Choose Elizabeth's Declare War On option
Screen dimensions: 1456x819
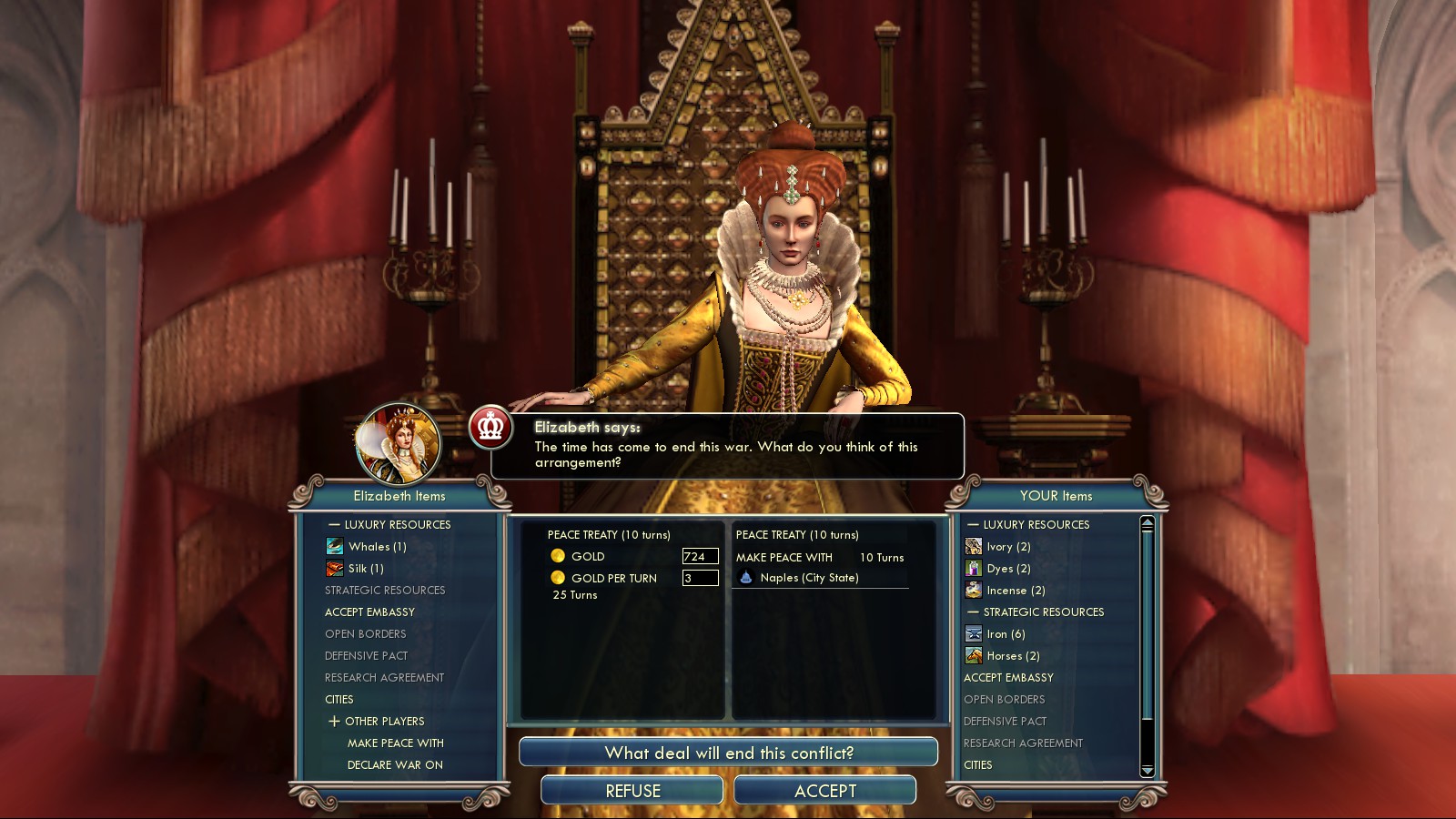[x=395, y=765]
